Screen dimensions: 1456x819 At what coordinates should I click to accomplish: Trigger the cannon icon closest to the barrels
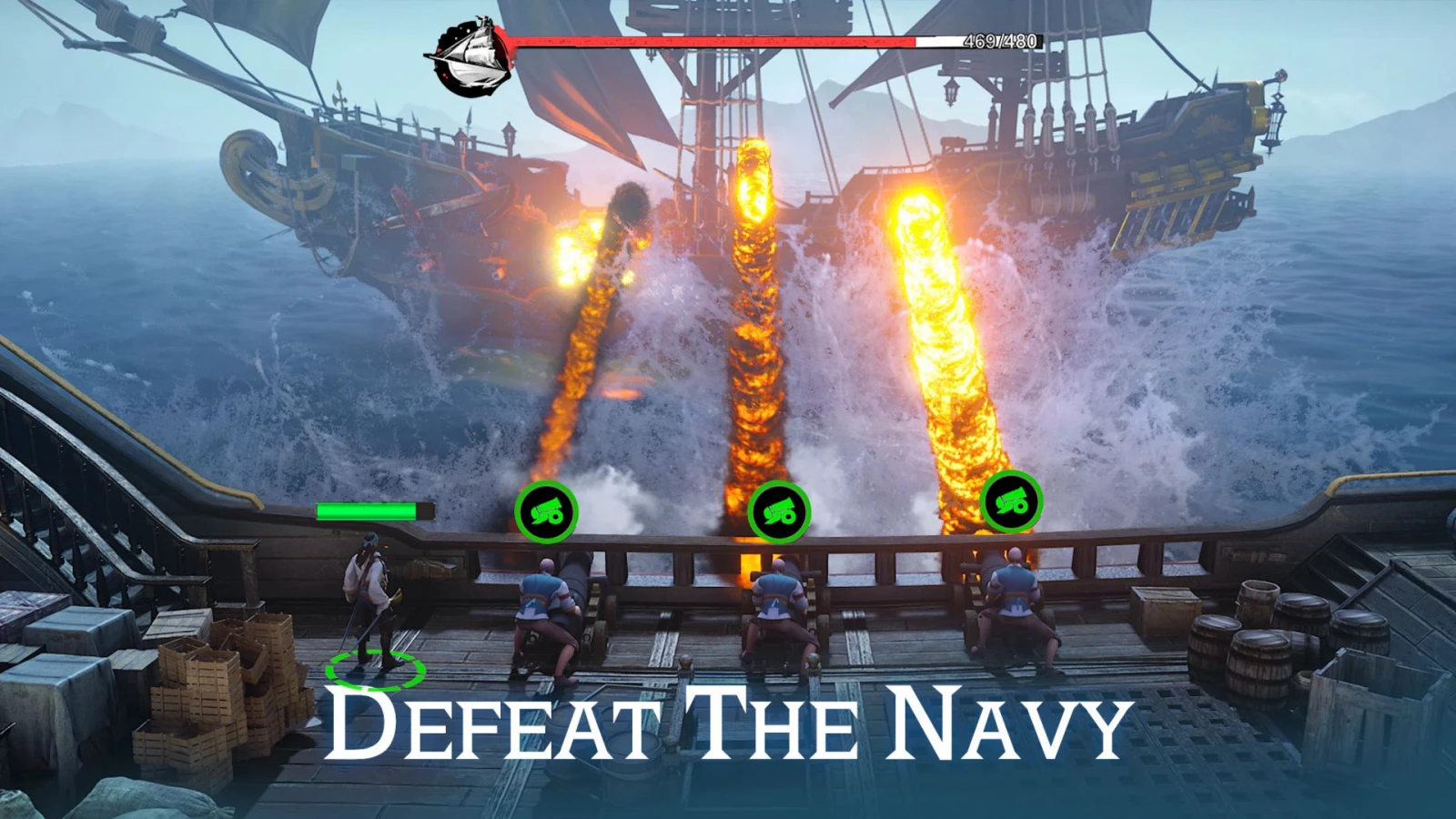coord(1012,502)
